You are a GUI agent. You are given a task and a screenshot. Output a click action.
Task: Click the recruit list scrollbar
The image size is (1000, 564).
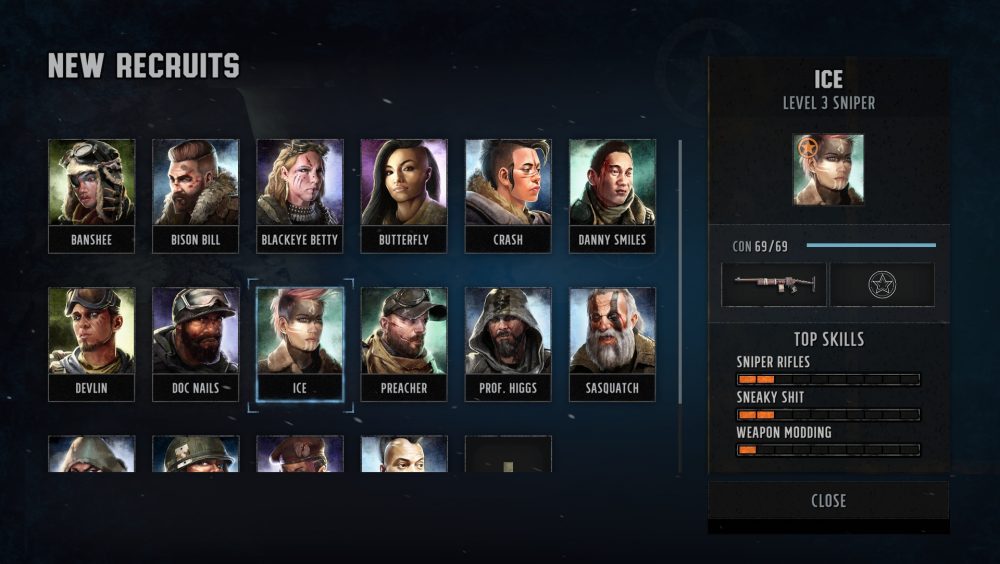680,300
